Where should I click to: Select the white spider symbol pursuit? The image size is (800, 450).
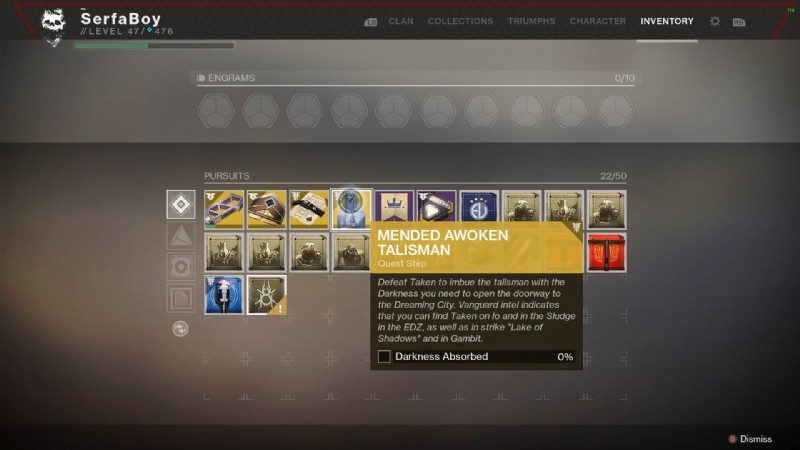tap(266, 295)
